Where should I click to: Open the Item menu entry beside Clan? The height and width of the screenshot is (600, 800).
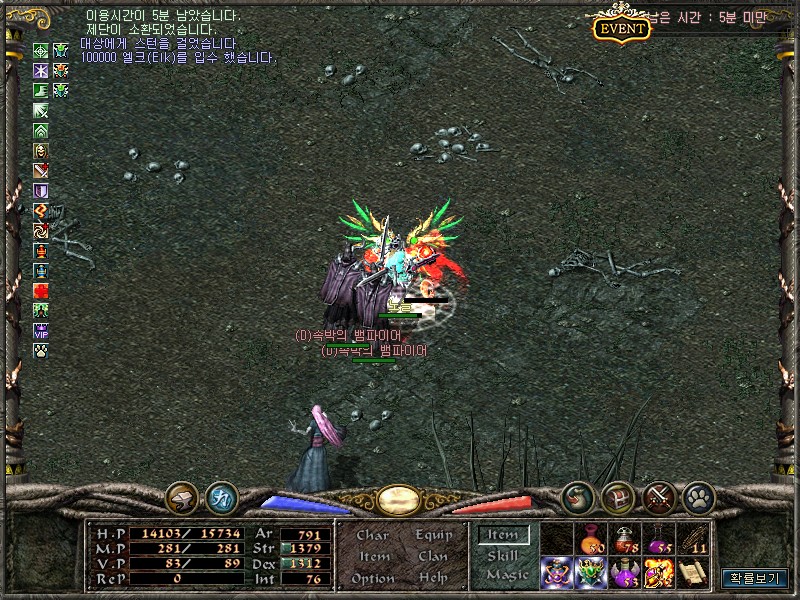point(373,556)
